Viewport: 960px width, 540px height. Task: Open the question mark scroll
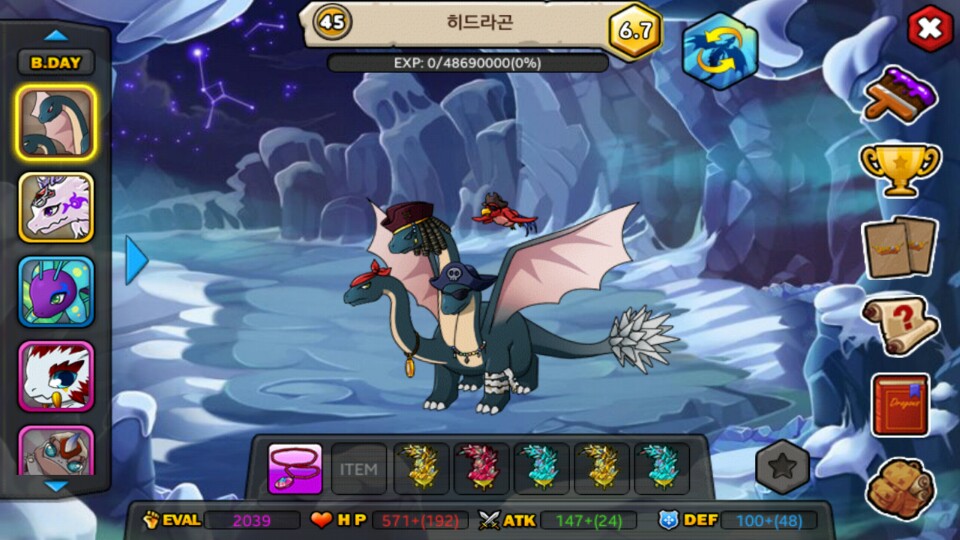tap(900, 325)
